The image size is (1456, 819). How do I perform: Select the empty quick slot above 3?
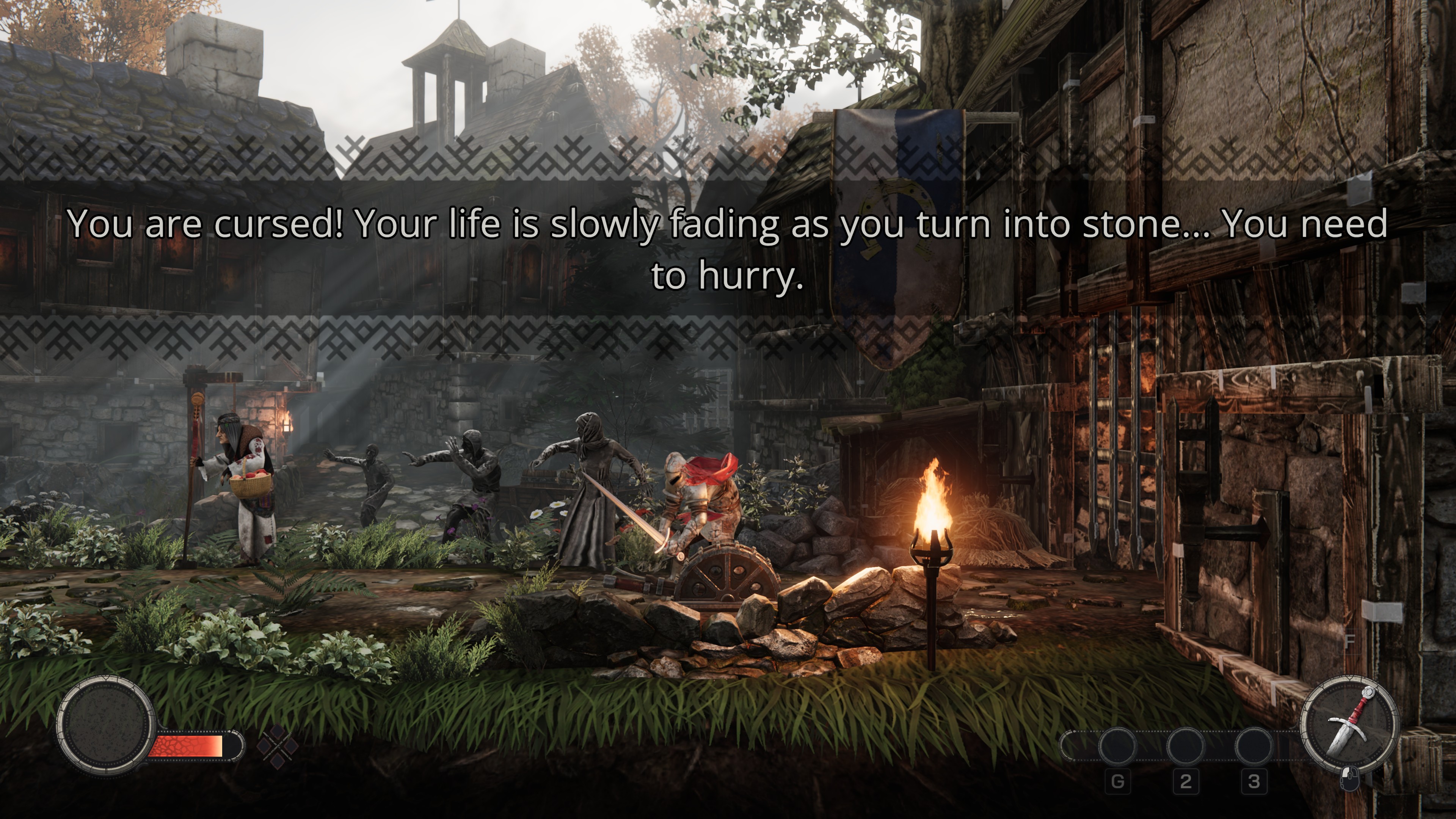1254,745
